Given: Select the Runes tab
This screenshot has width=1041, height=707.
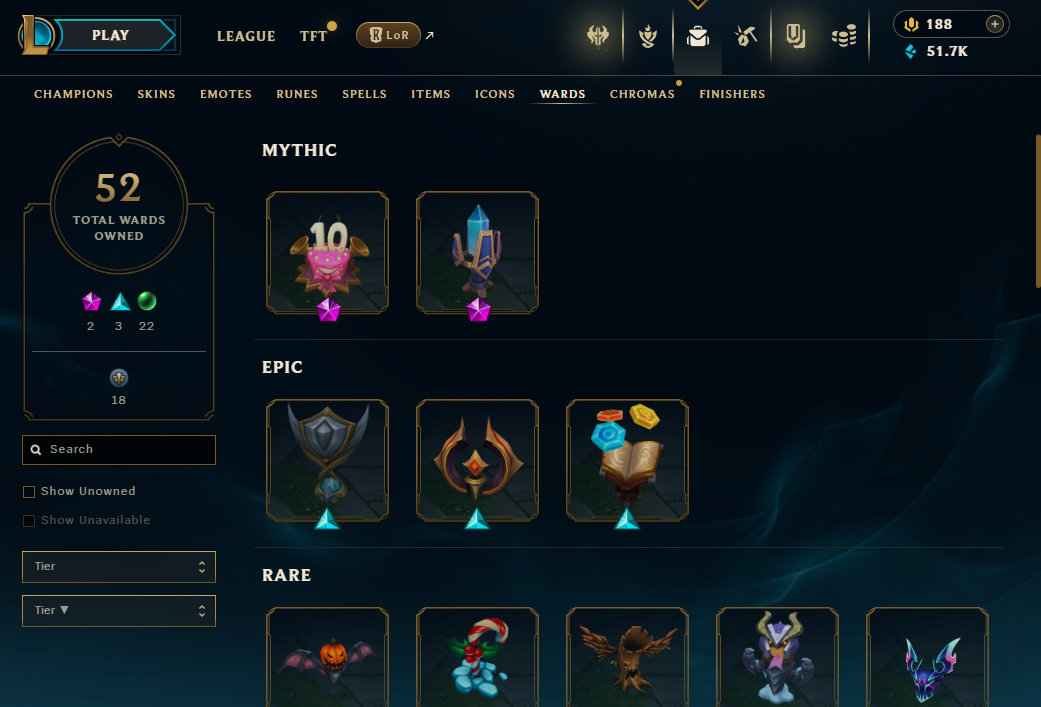Looking at the screenshot, I should pos(297,94).
